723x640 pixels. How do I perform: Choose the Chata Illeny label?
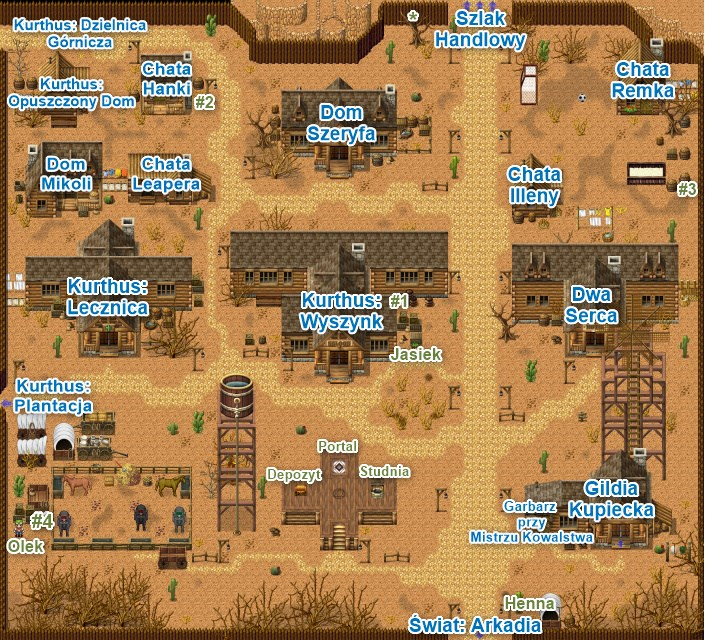pos(533,185)
